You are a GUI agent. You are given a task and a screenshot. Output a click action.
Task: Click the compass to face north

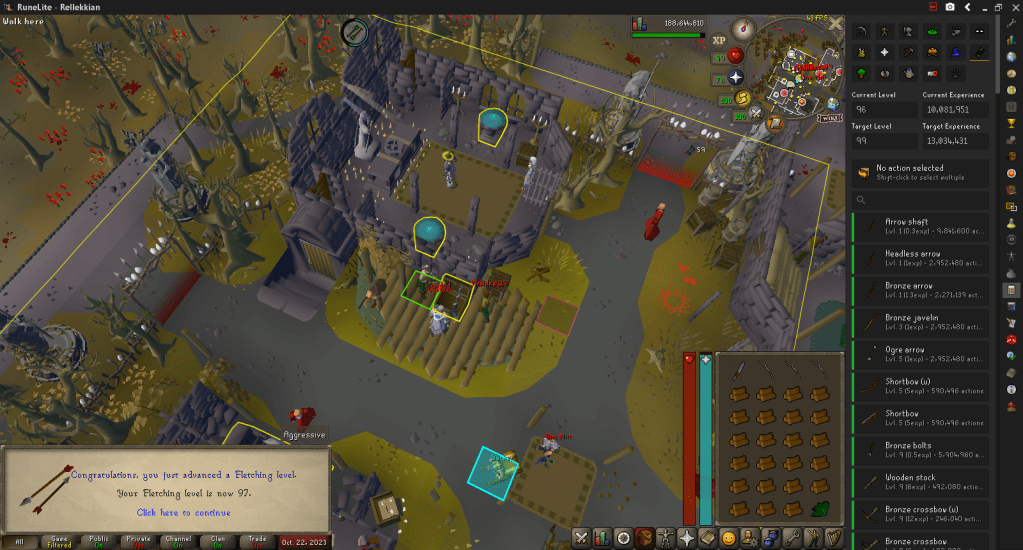click(x=742, y=28)
